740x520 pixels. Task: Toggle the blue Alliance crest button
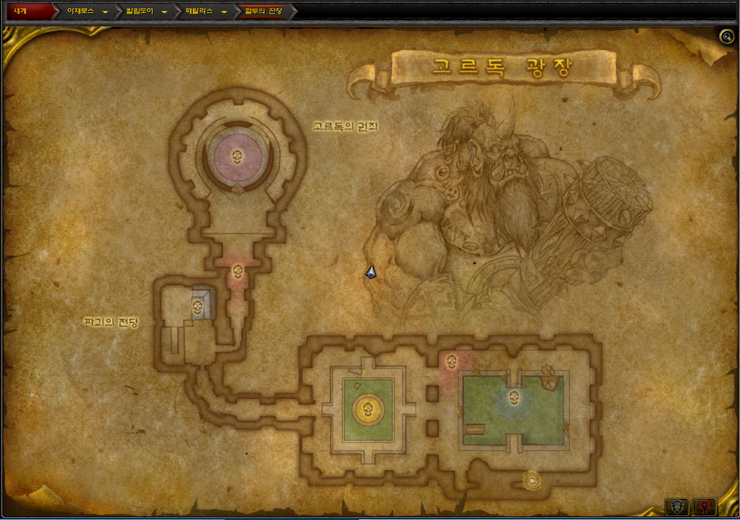pyautogui.click(x=677, y=507)
